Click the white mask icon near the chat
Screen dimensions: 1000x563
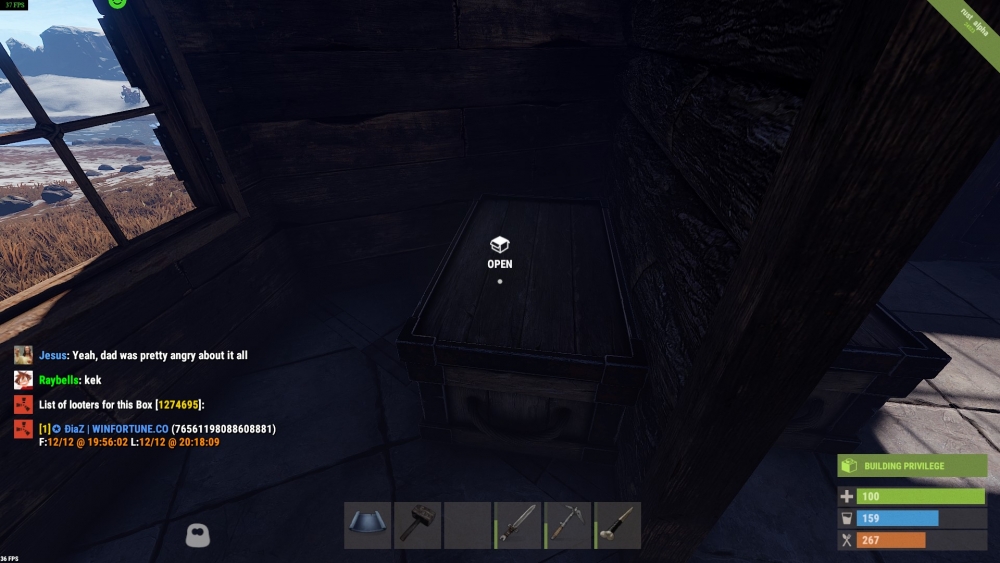(197, 536)
